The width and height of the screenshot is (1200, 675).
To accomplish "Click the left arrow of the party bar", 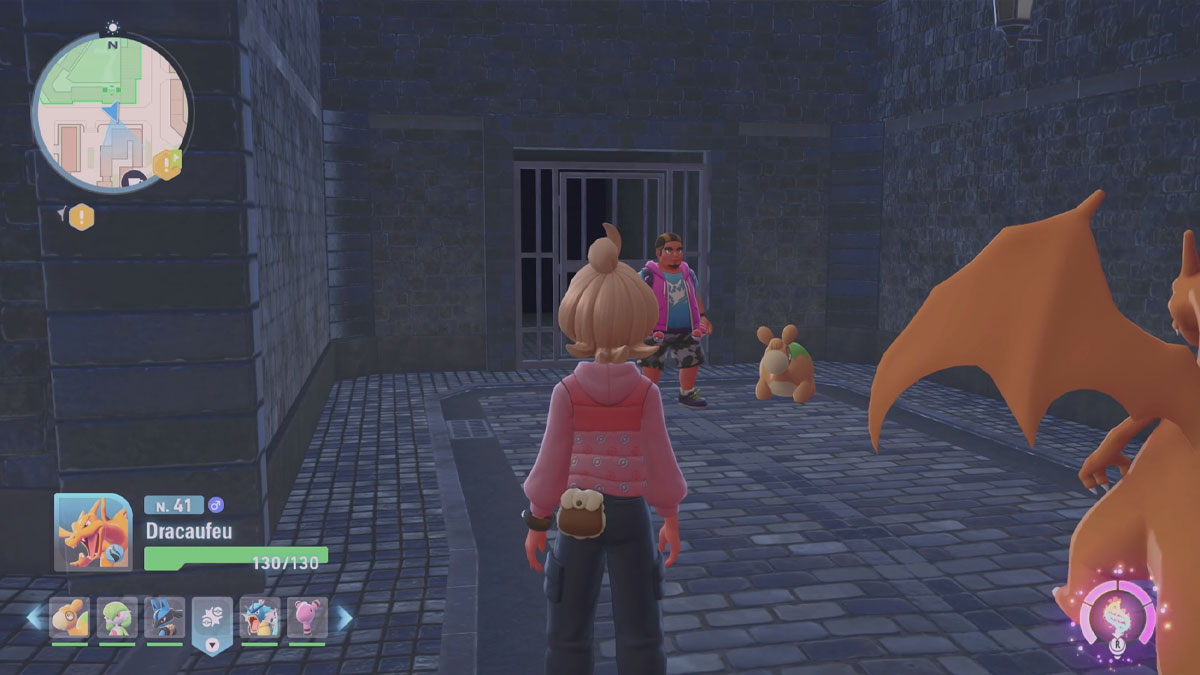I will pyautogui.click(x=35, y=618).
